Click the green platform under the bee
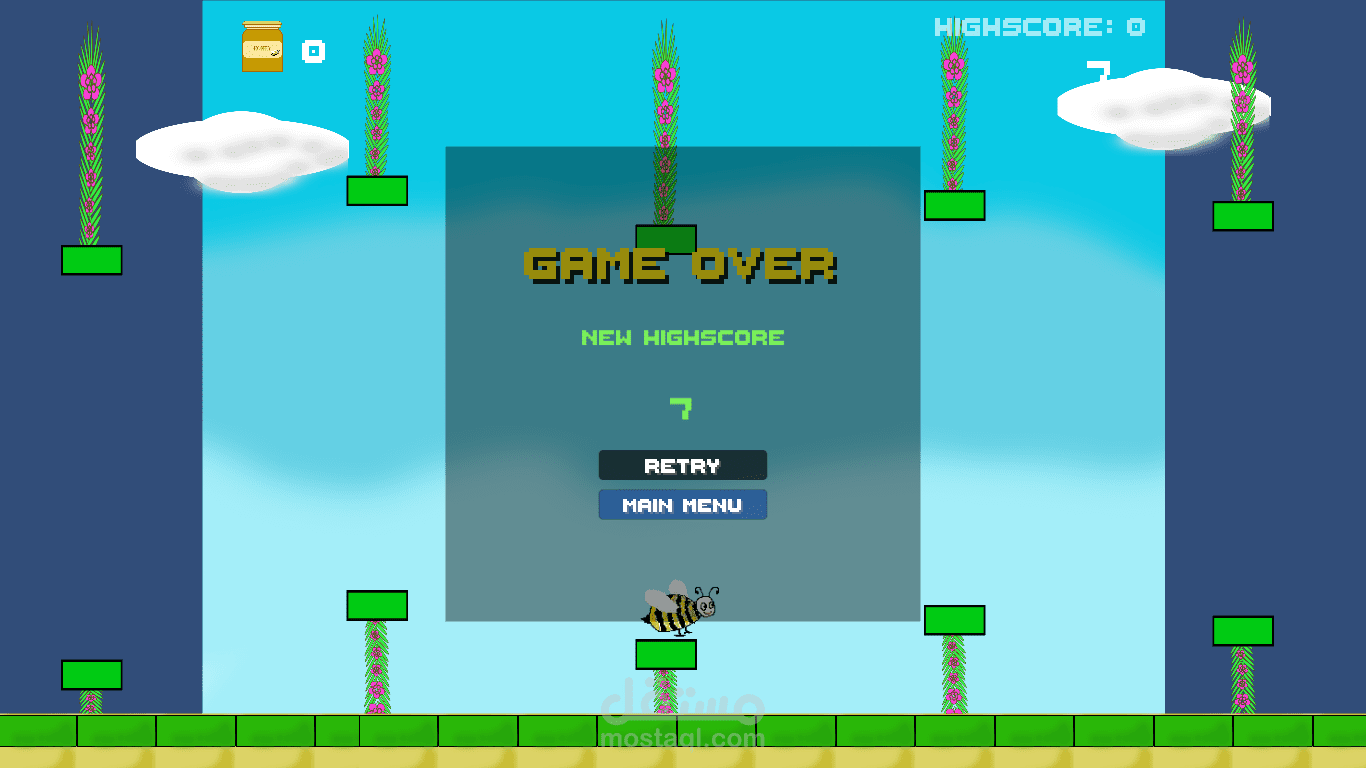The width and height of the screenshot is (1366, 768). click(x=665, y=652)
